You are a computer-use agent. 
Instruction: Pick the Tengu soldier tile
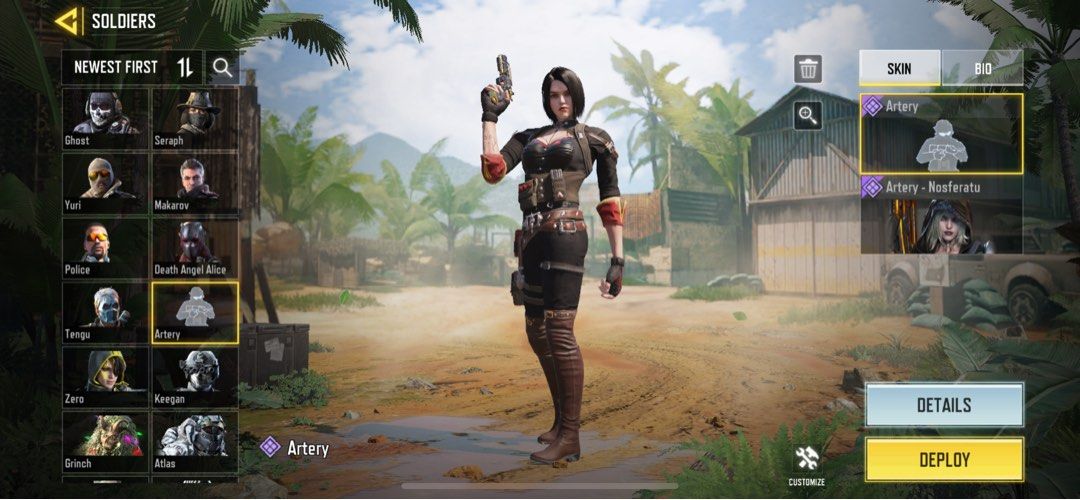pyautogui.click(x=105, y=312)
